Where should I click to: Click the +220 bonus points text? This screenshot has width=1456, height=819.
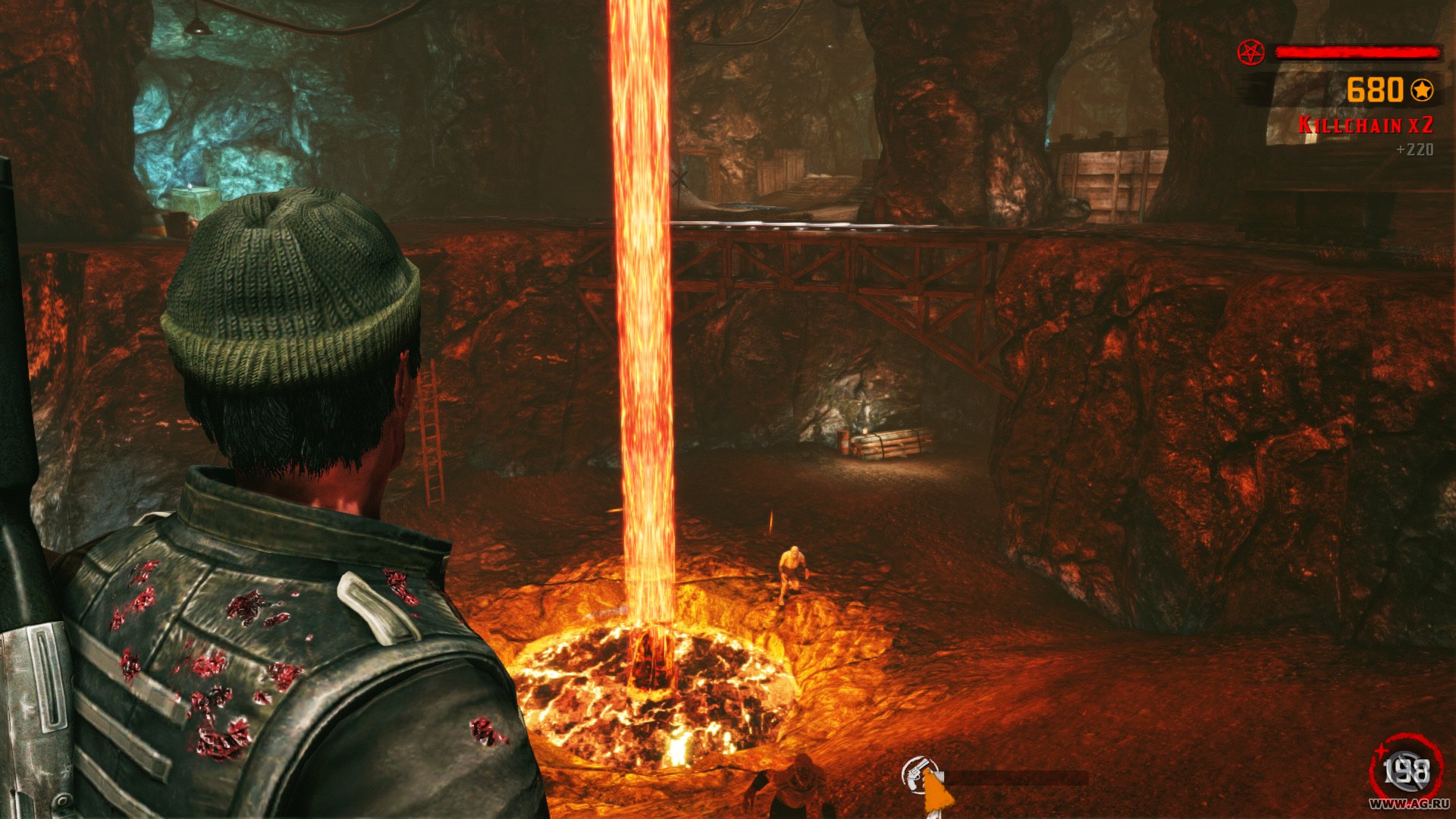[x=1415, y=150]
